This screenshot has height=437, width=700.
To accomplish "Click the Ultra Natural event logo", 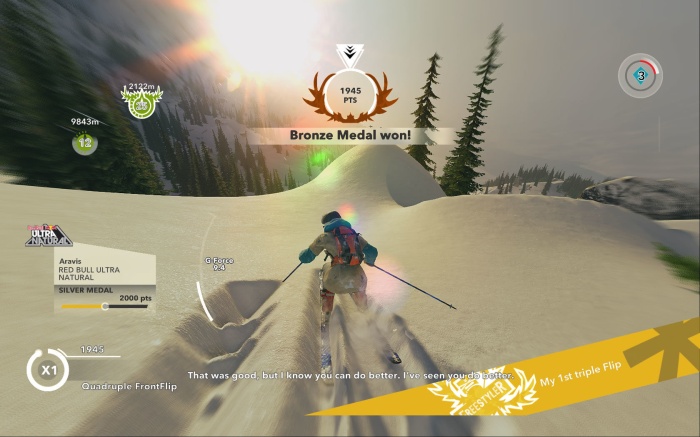I will (48, 236).
